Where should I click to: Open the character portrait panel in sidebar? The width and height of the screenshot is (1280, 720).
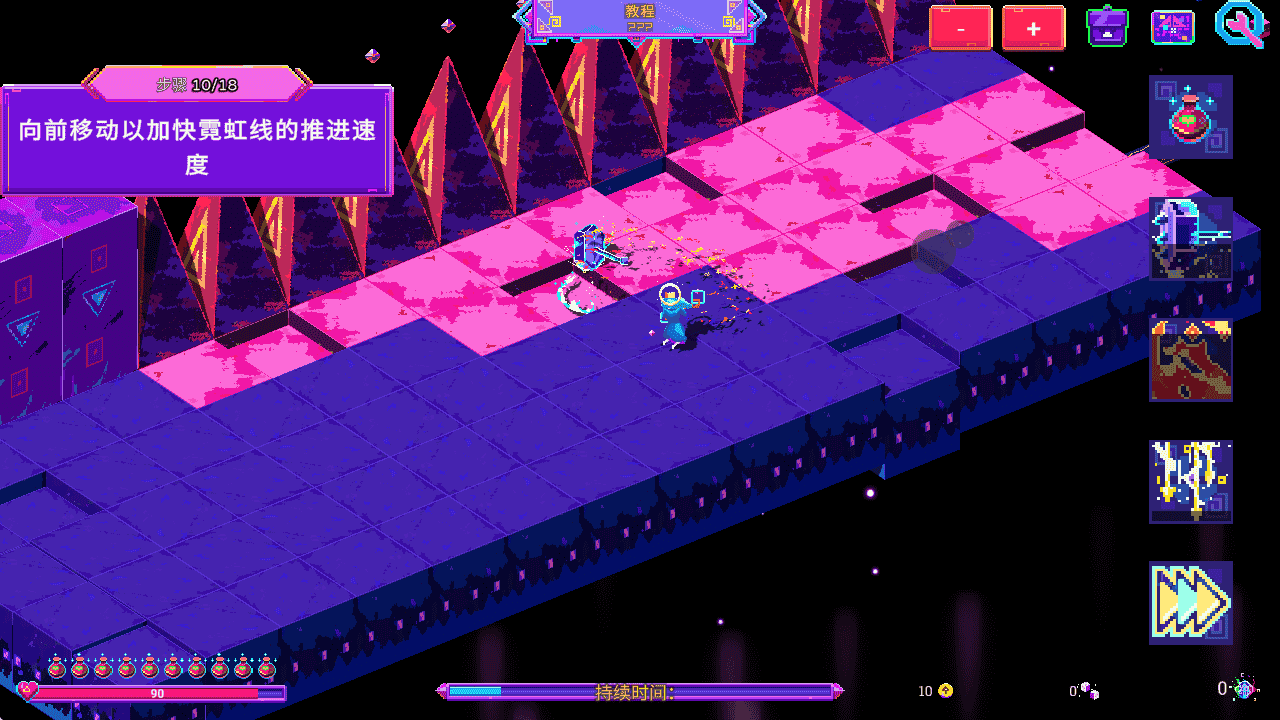point(1188,238)
